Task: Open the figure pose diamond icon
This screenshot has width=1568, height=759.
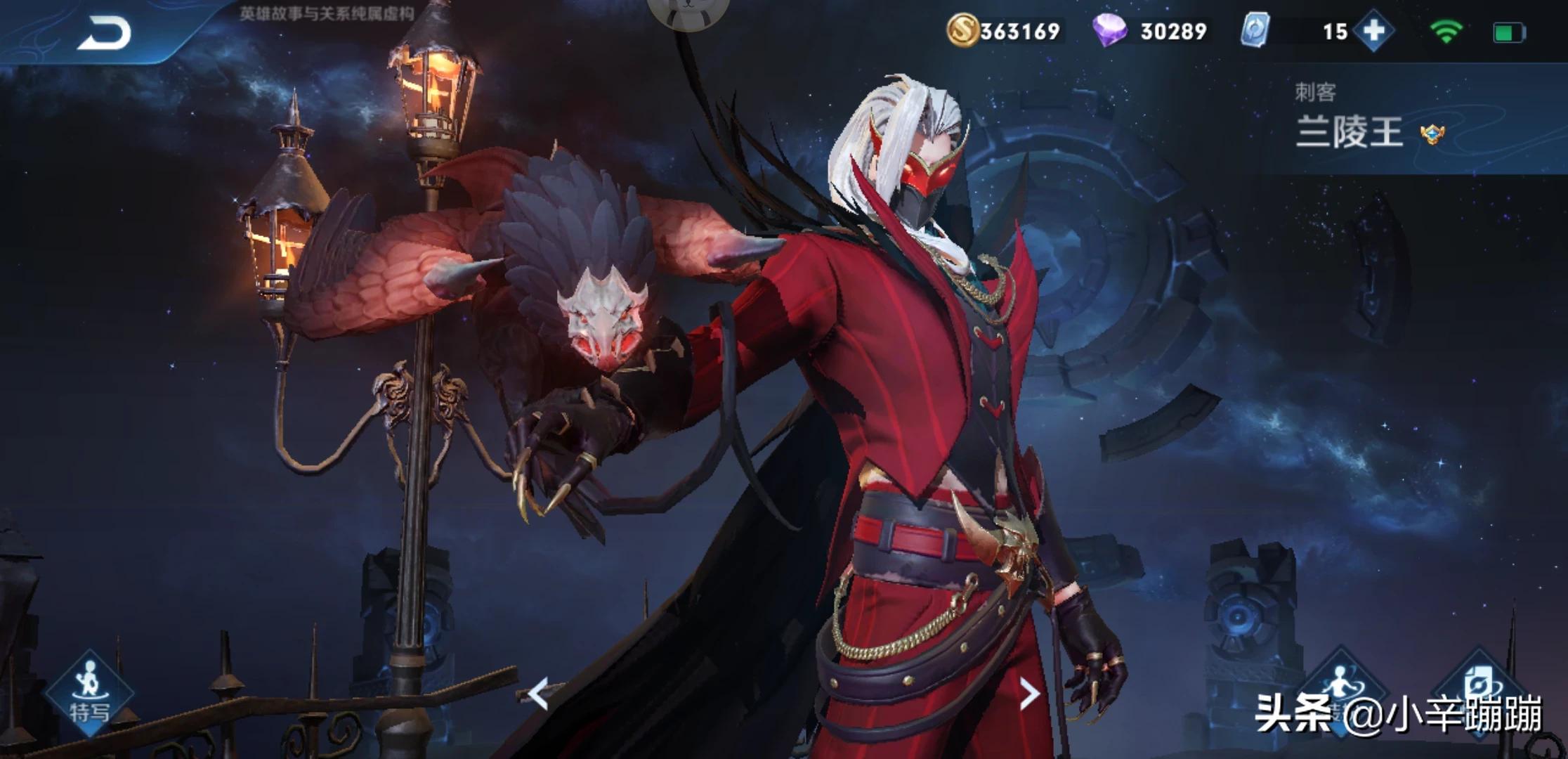Action: point(1340,689)
